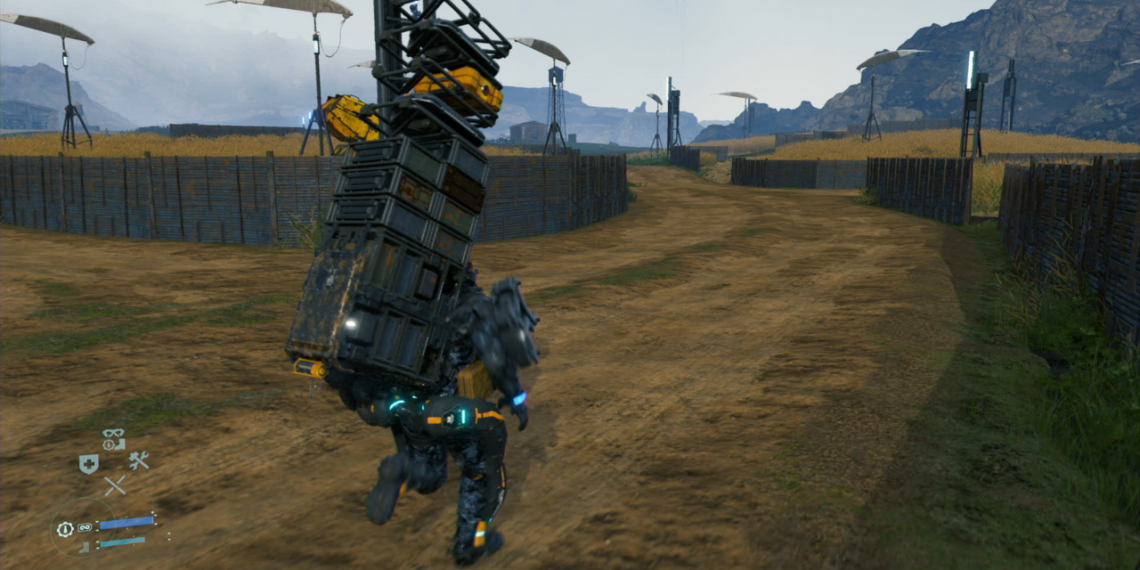Select the shield with cross icon
This screenshot has width=1140, height=570.
tap(89, 463)
